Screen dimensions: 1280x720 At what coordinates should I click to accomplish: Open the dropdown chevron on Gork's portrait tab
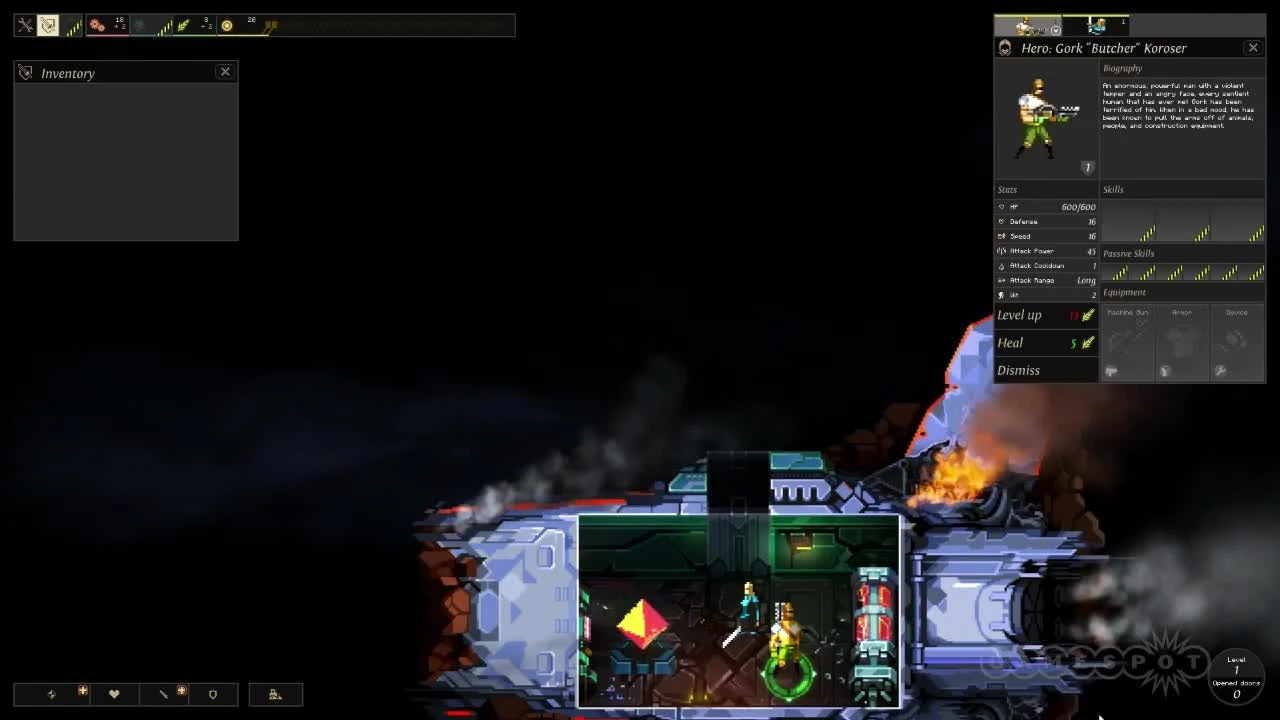pos(1056,31)
